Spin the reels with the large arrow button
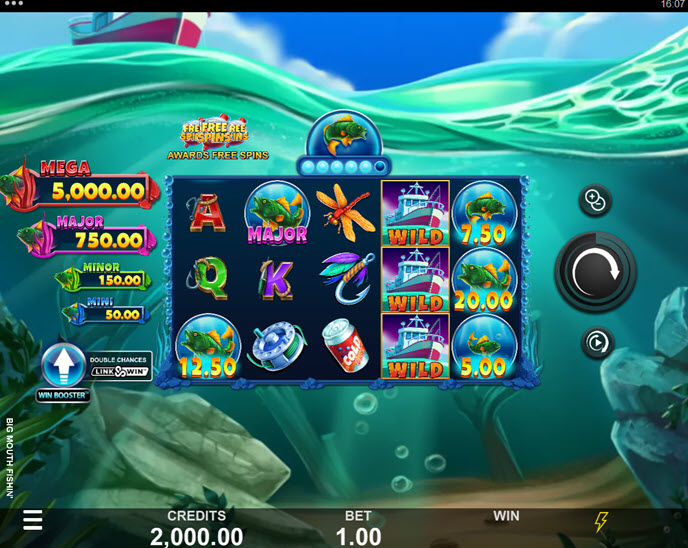The image size is (688, 548). tap(596, 270)
